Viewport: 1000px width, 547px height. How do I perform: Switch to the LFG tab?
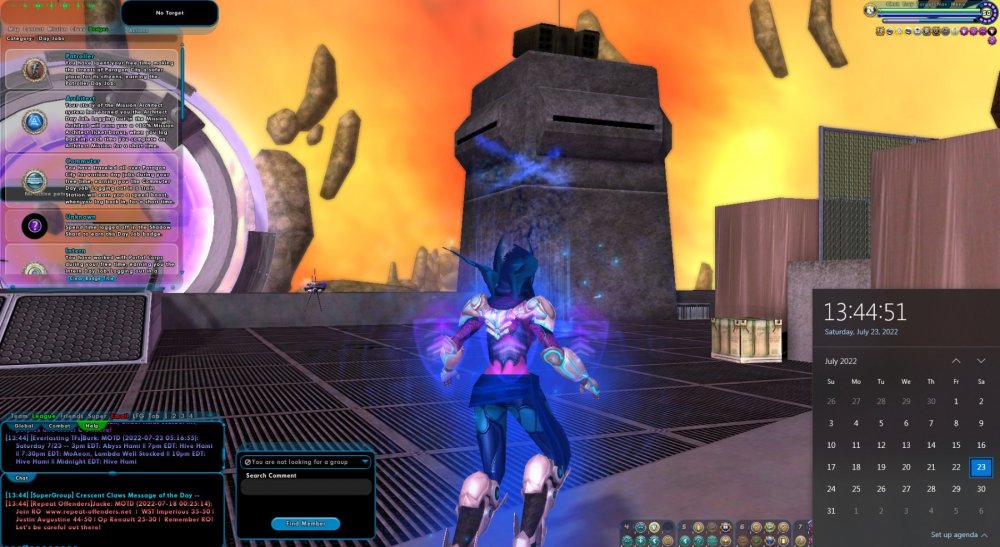point(140,416)
